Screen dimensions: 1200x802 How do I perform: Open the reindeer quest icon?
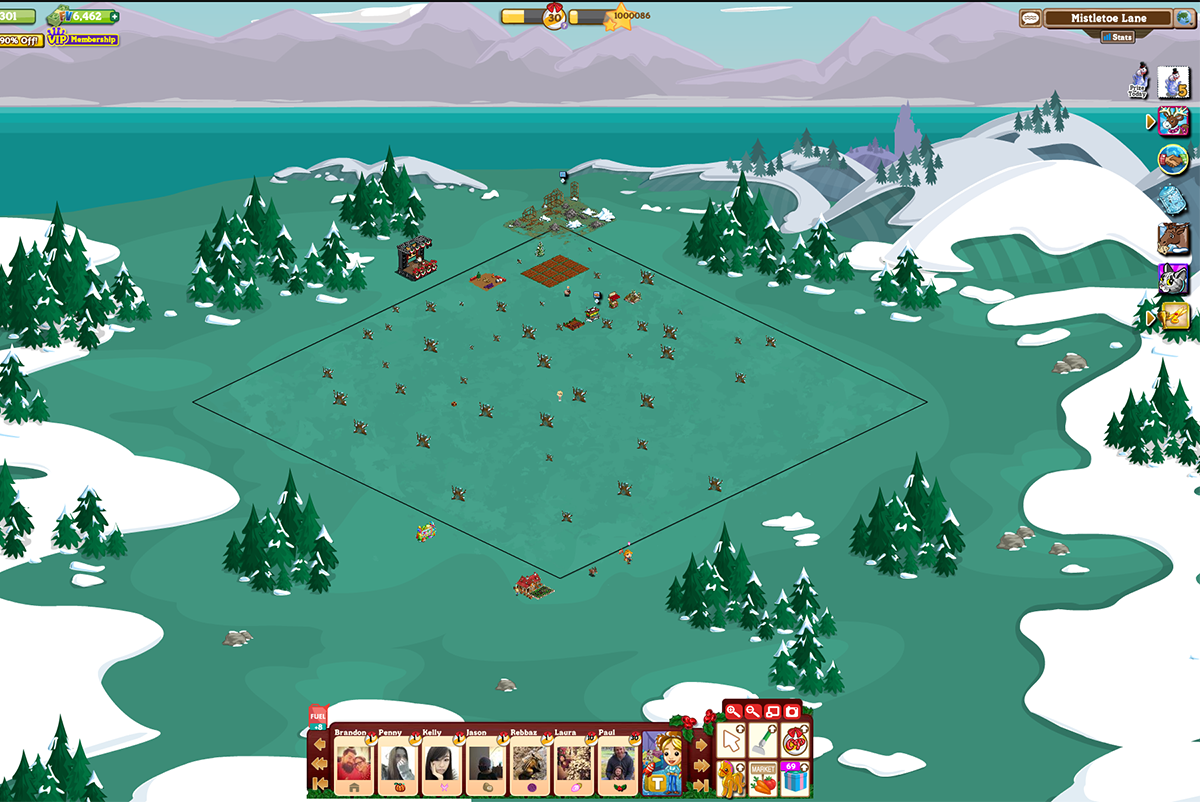[1173, 121]
